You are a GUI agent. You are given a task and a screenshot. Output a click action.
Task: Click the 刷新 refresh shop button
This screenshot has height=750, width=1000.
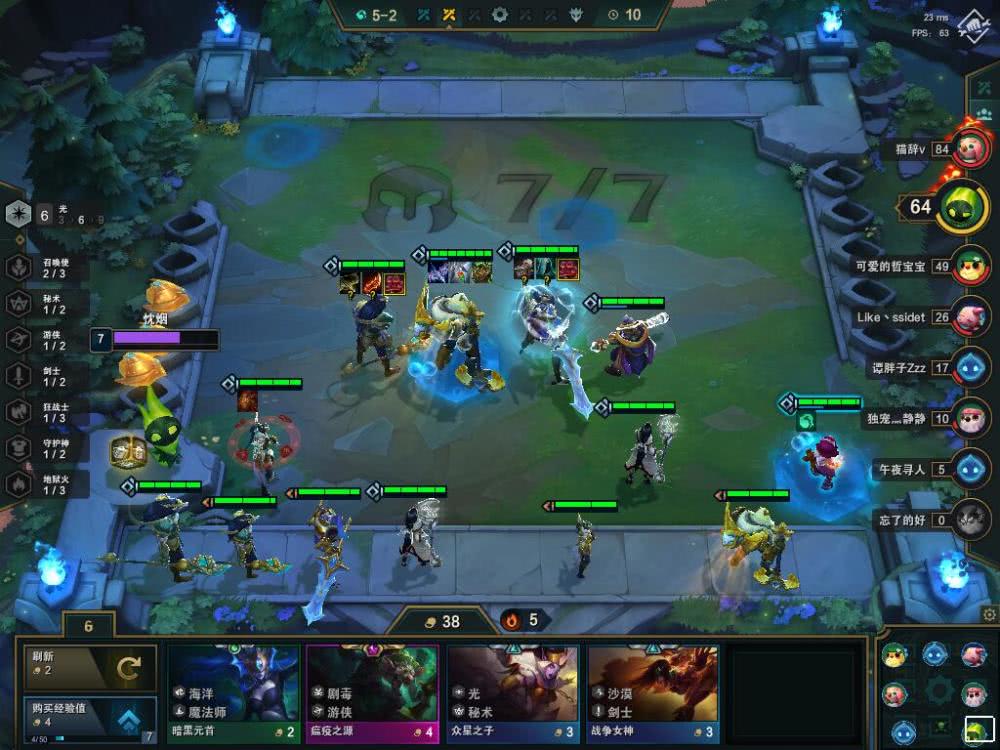click(90, 668)
